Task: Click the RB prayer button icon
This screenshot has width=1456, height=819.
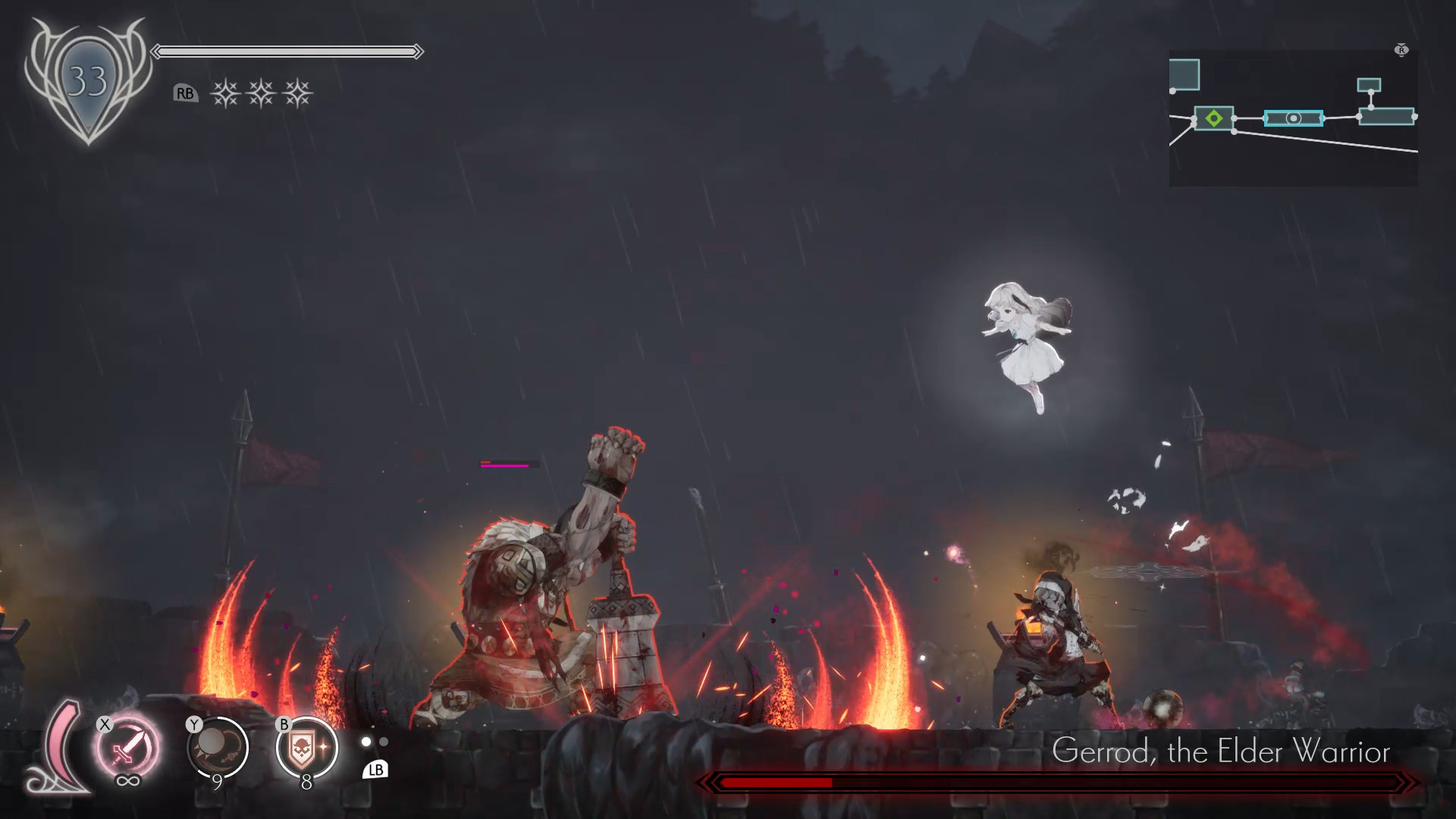Action: [185, 94]
